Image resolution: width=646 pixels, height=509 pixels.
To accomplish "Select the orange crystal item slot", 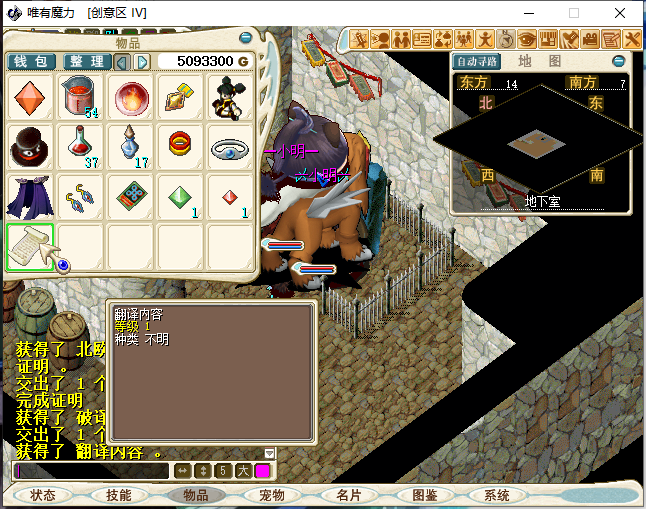I will point(30,98).
